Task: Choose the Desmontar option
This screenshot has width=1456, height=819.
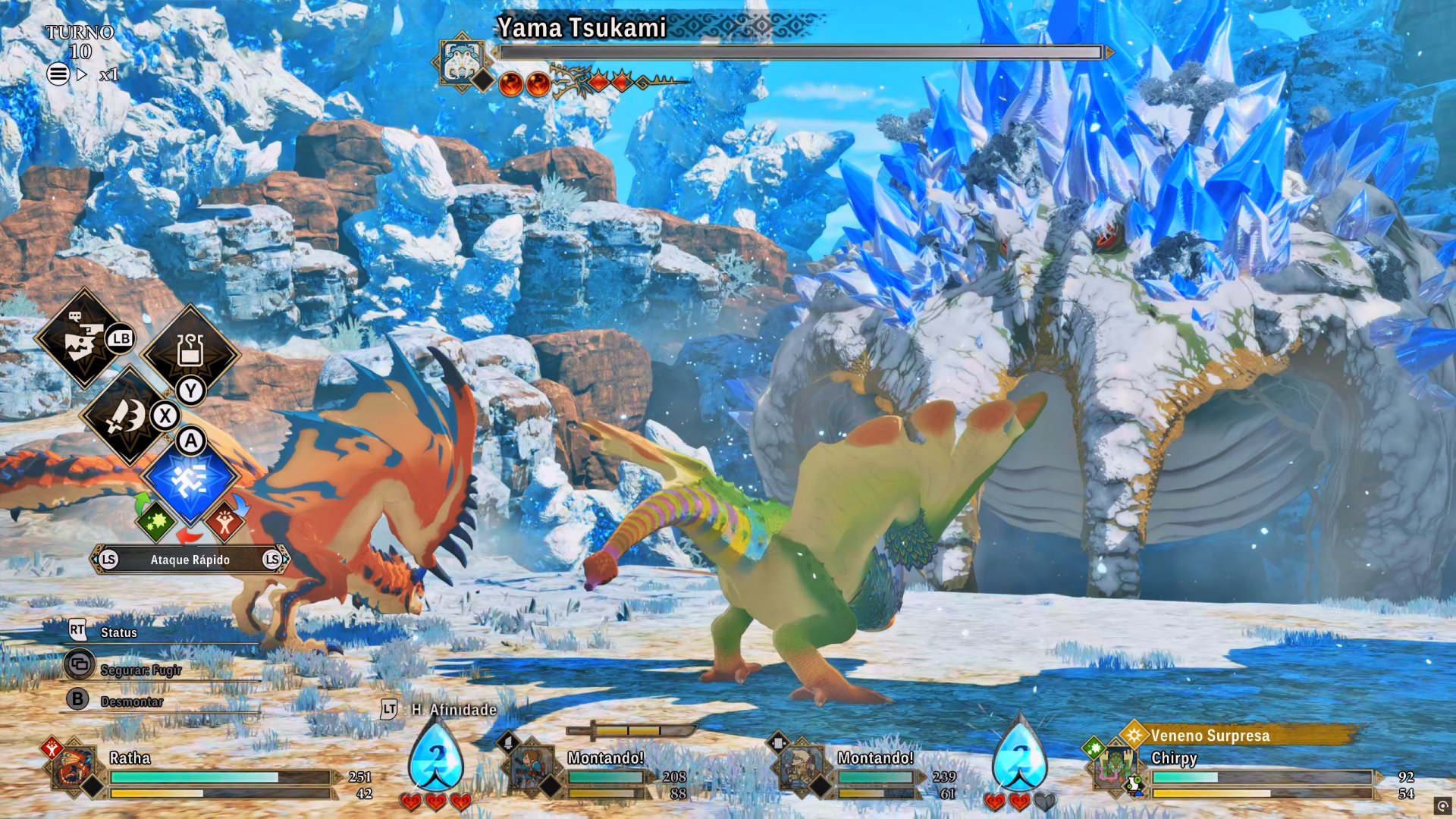Action: pos(130,701)
